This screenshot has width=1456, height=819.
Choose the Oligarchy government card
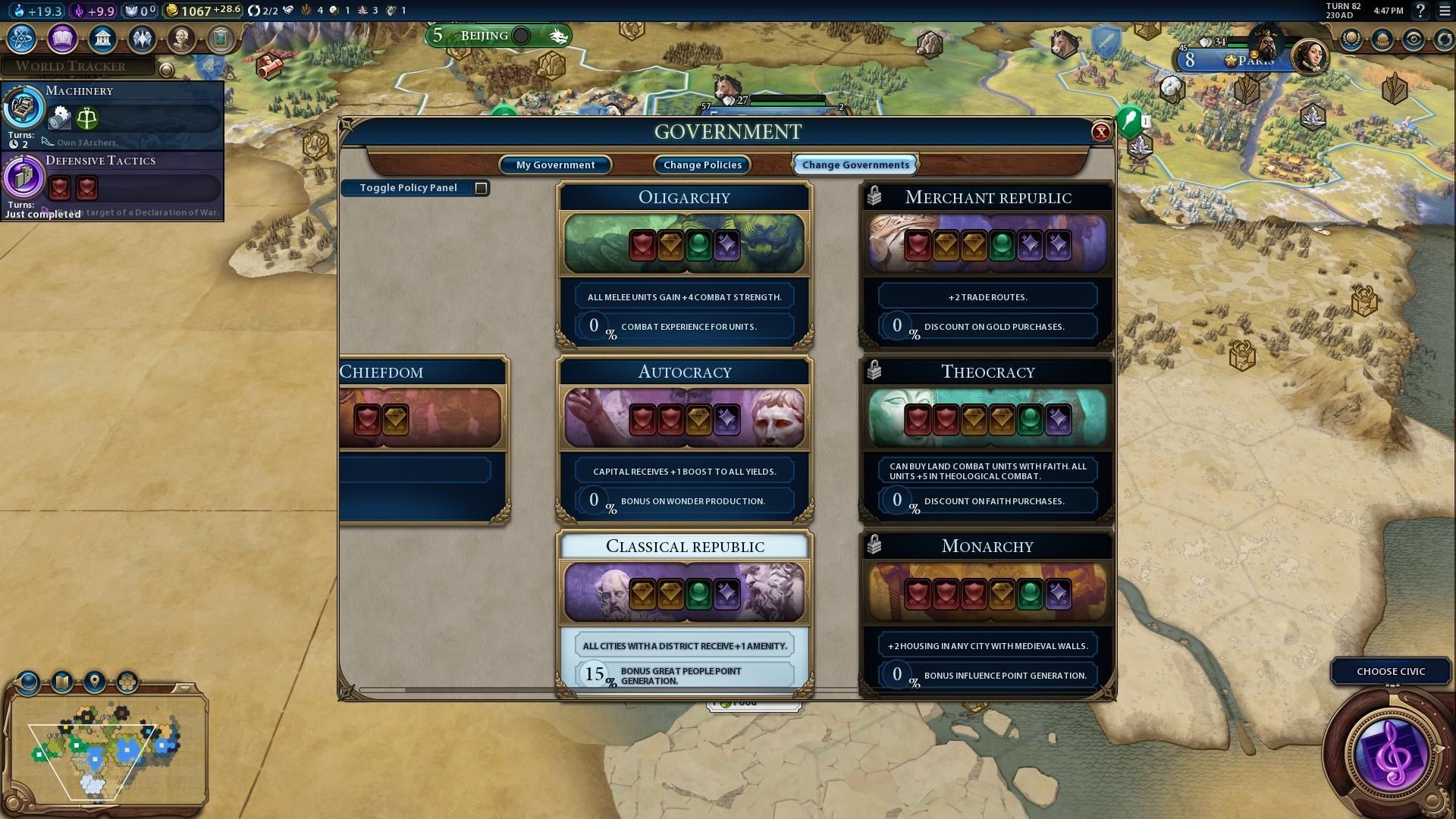(684, 244)
